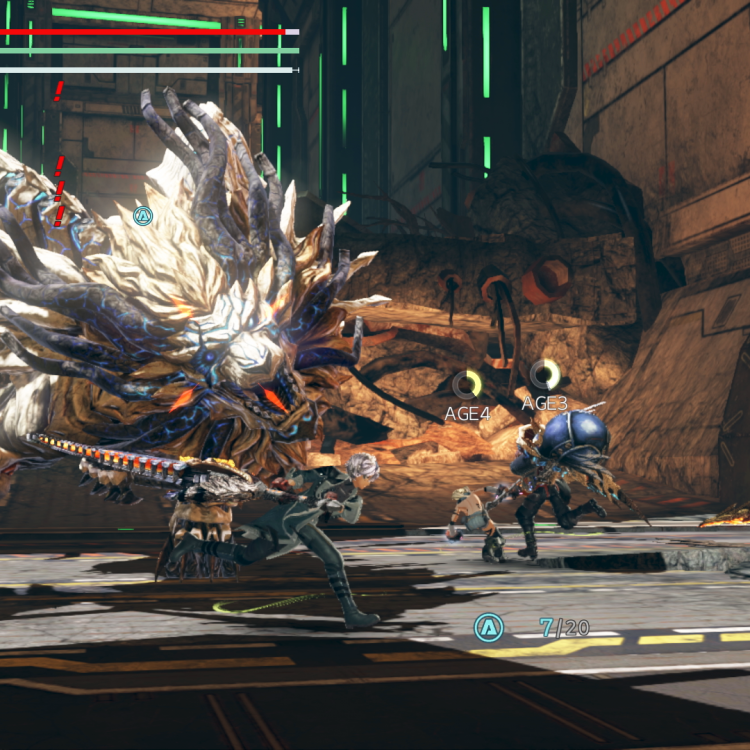Select the AGE4 ally ring marker
The width and height of the screenshot is (750, 750).
click(467, 385)
